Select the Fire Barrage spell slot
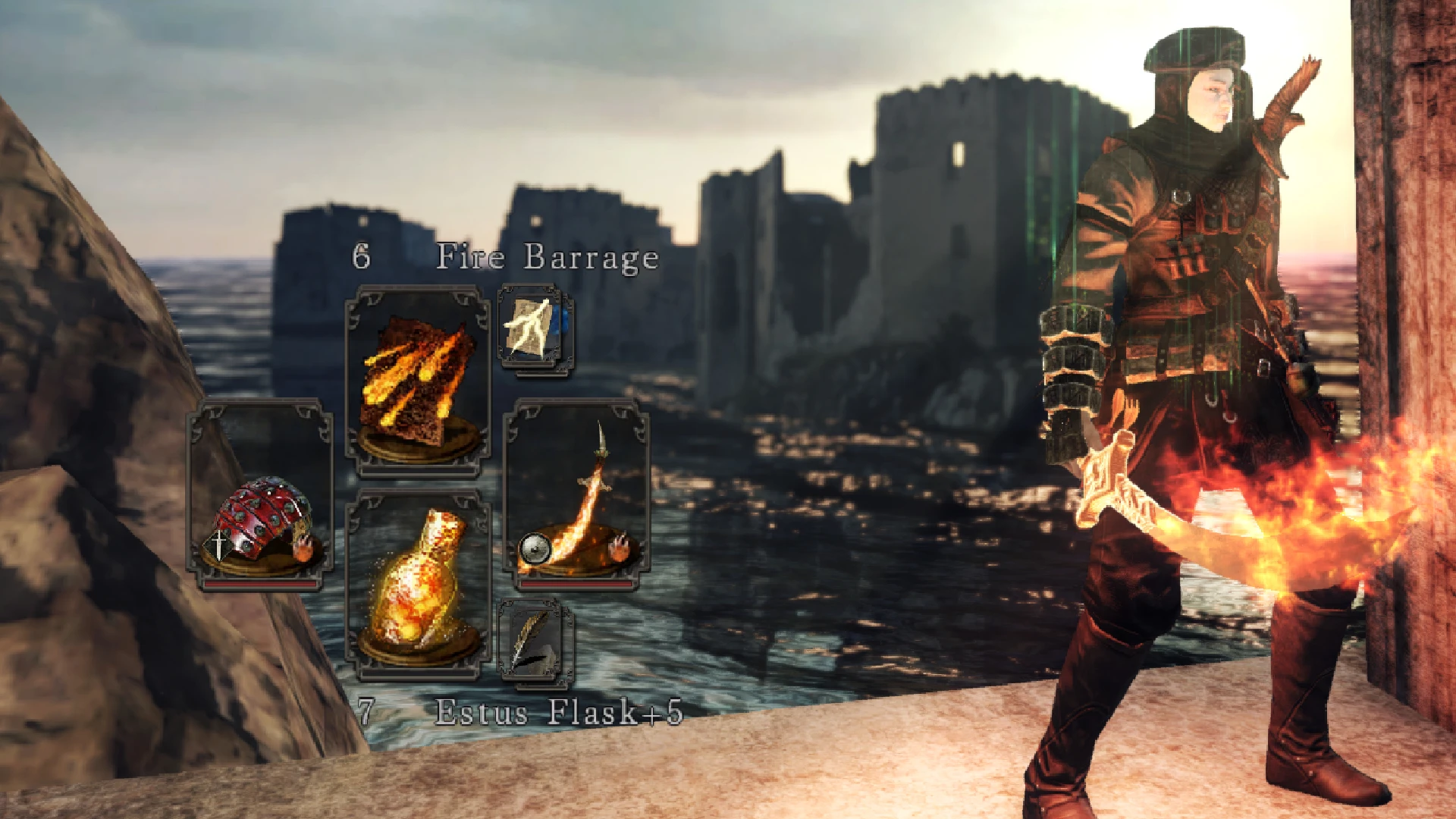1456x819 pixels. click(x=417, y=381)
